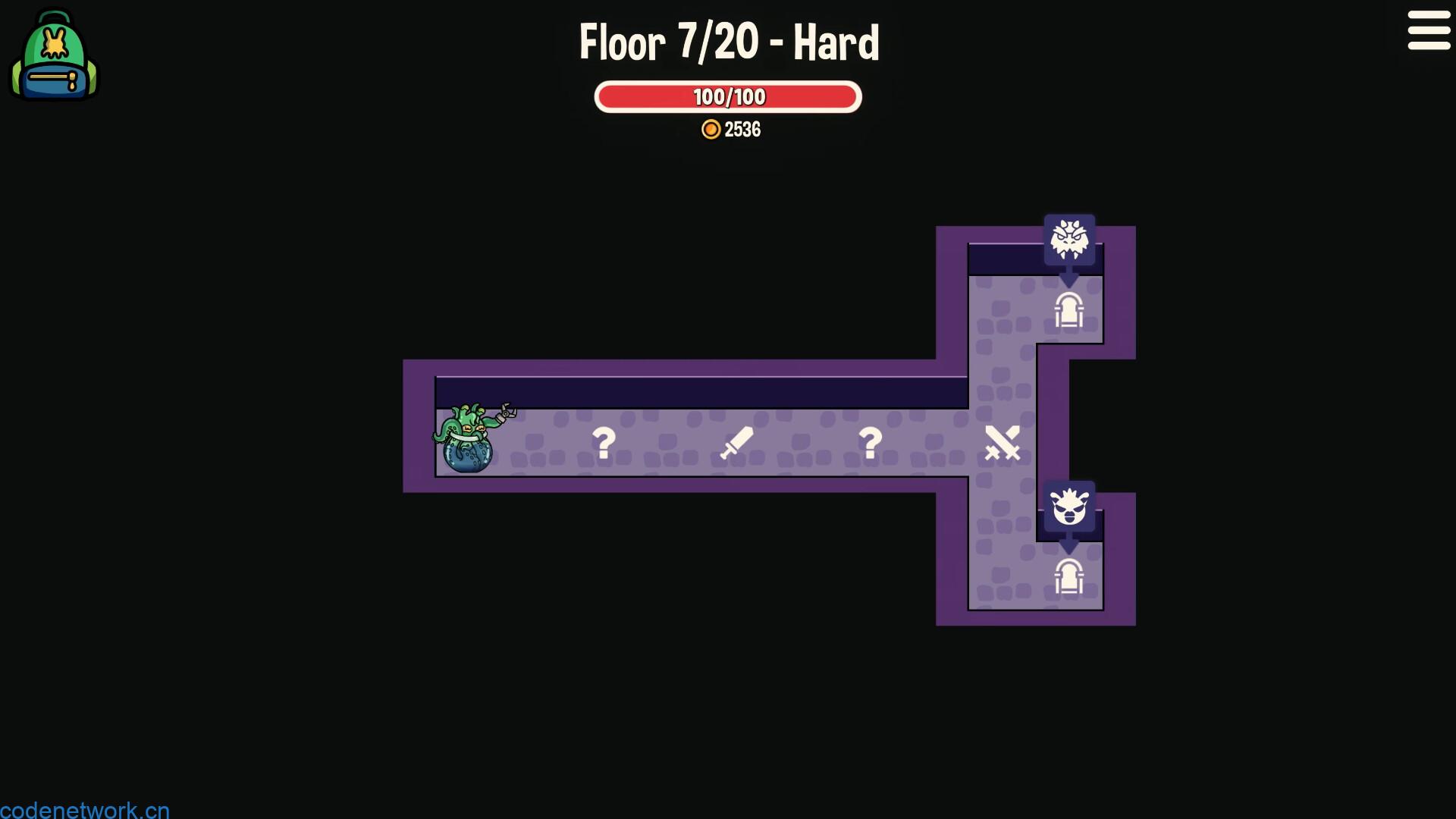
Task: Open the backpack inventory
Action: pos(53,53)
